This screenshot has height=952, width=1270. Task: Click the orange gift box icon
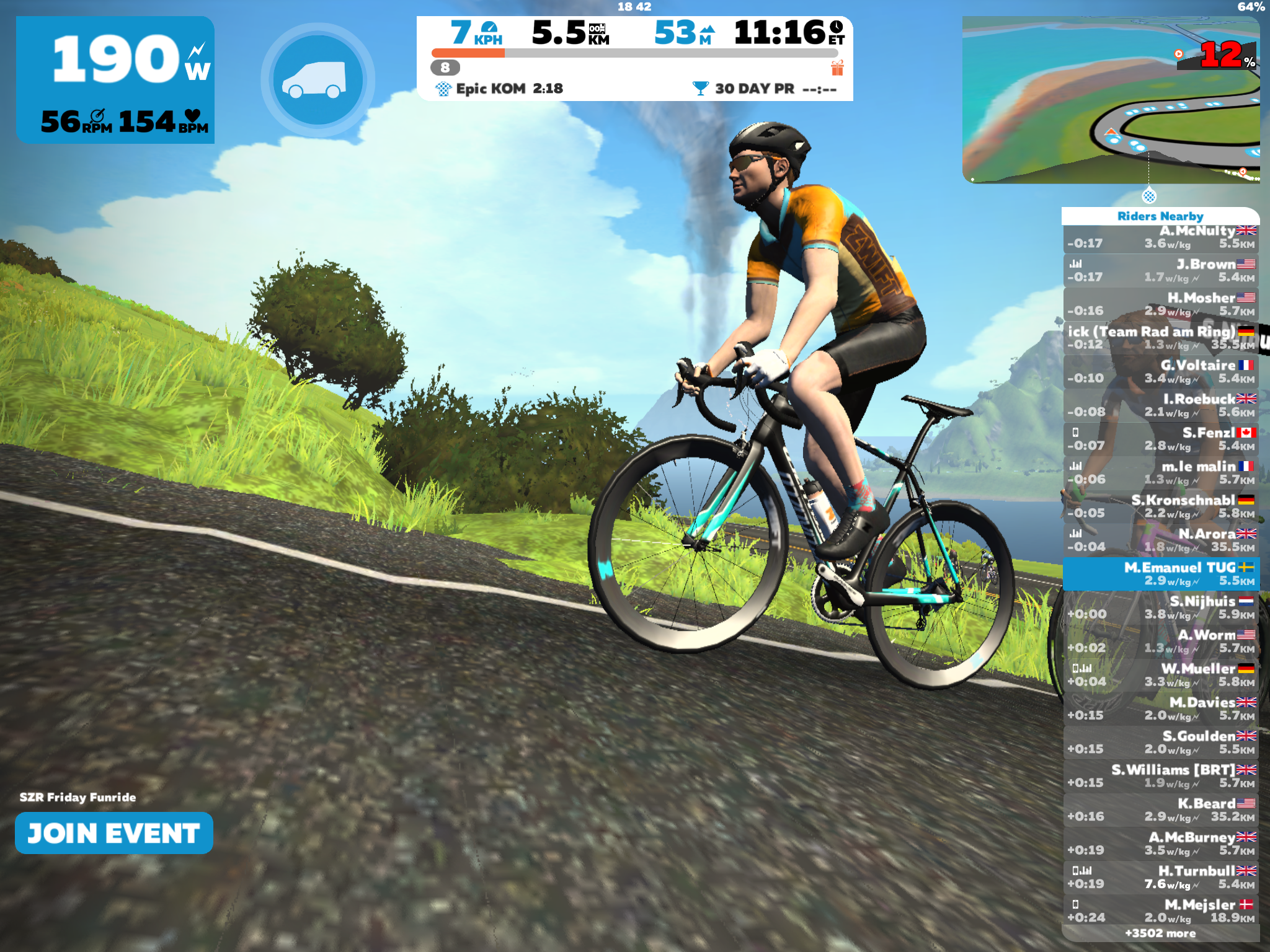tap(837, 68)
